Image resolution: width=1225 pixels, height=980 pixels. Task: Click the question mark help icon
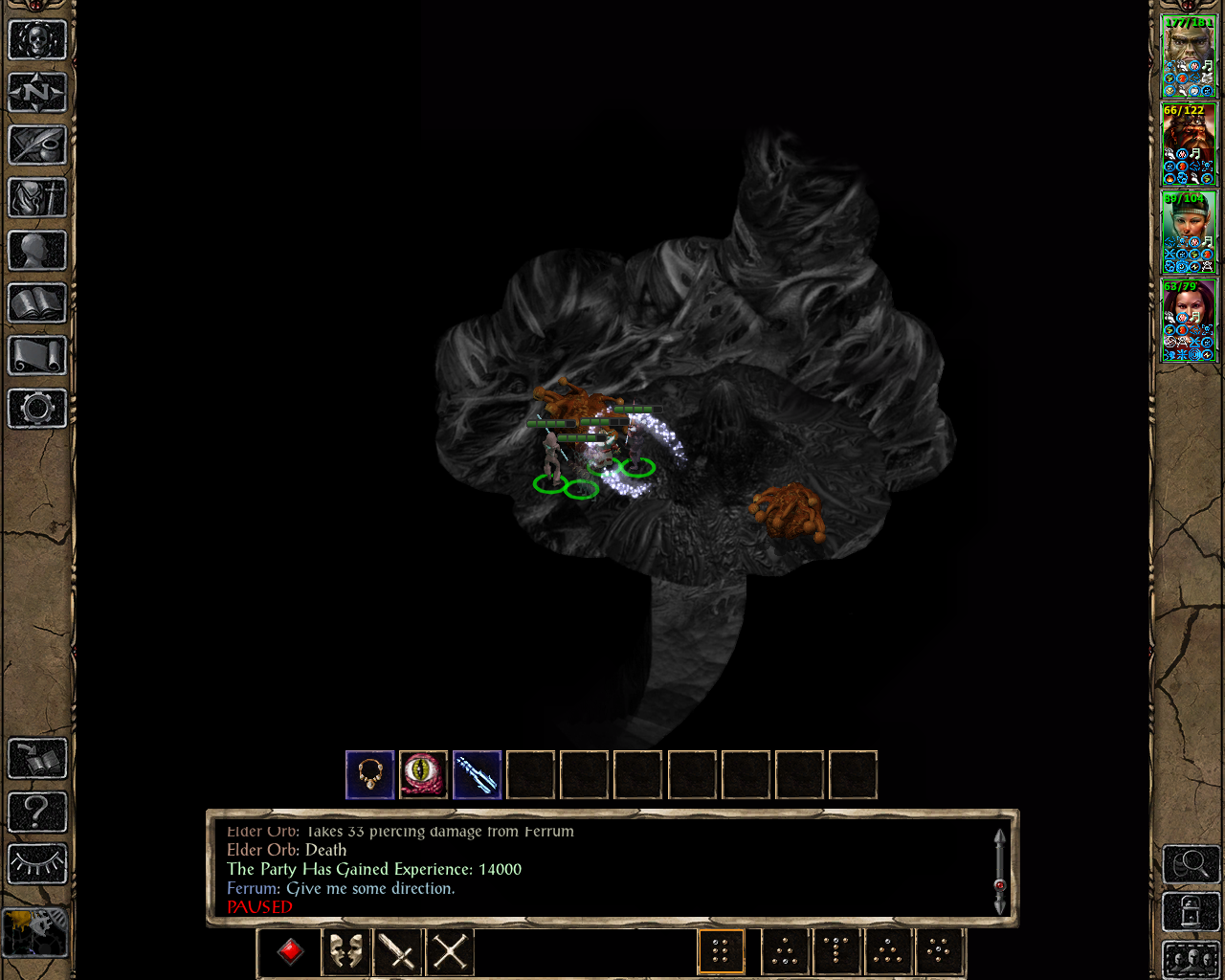(36, 812)
